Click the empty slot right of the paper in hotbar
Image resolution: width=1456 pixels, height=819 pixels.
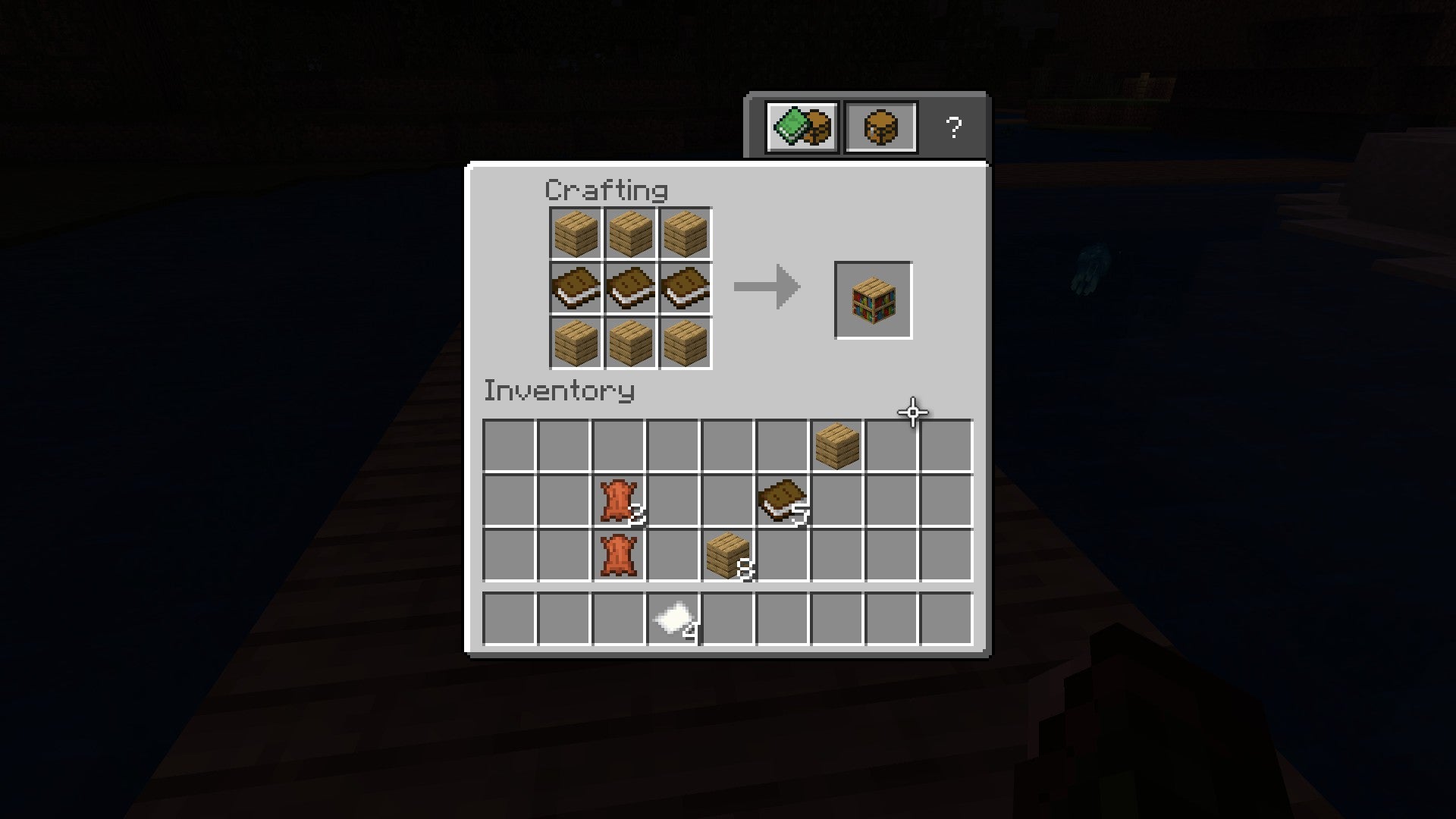pyautogui.click(x=728, y=620)
